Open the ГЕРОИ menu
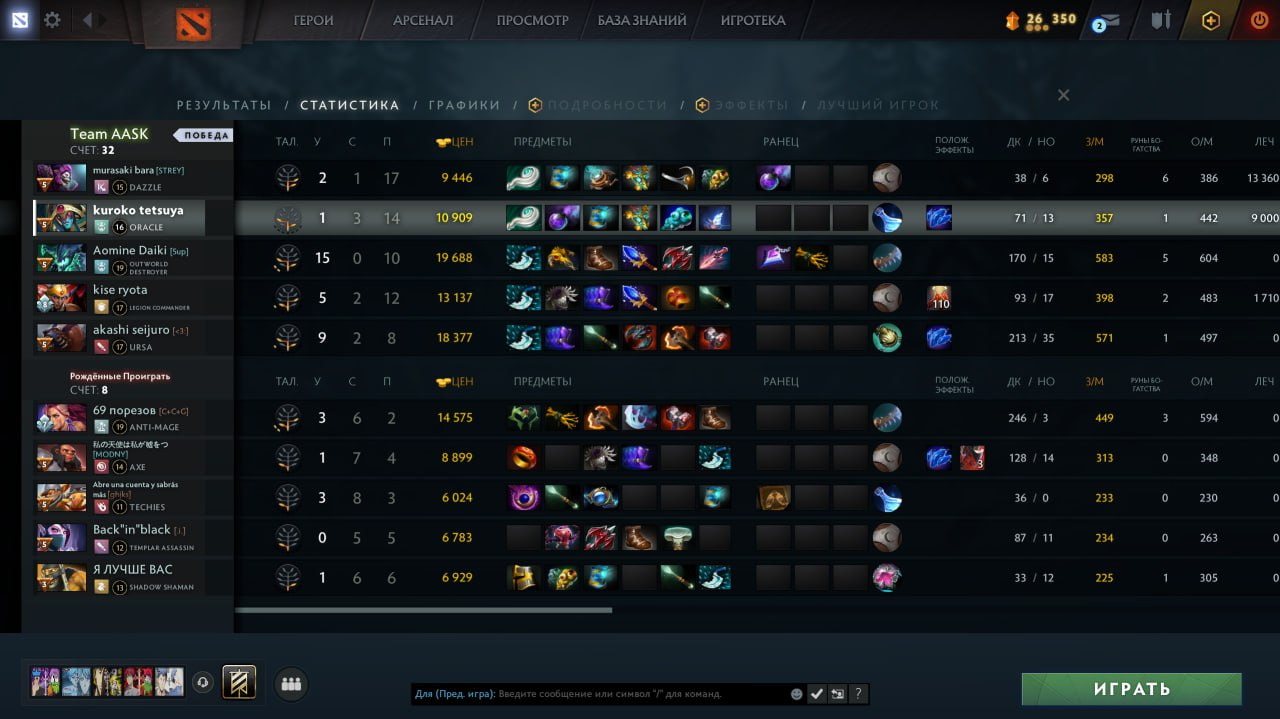Image resolution: width=1280 pixels, height=719 pixels. (x=313, y=20)
